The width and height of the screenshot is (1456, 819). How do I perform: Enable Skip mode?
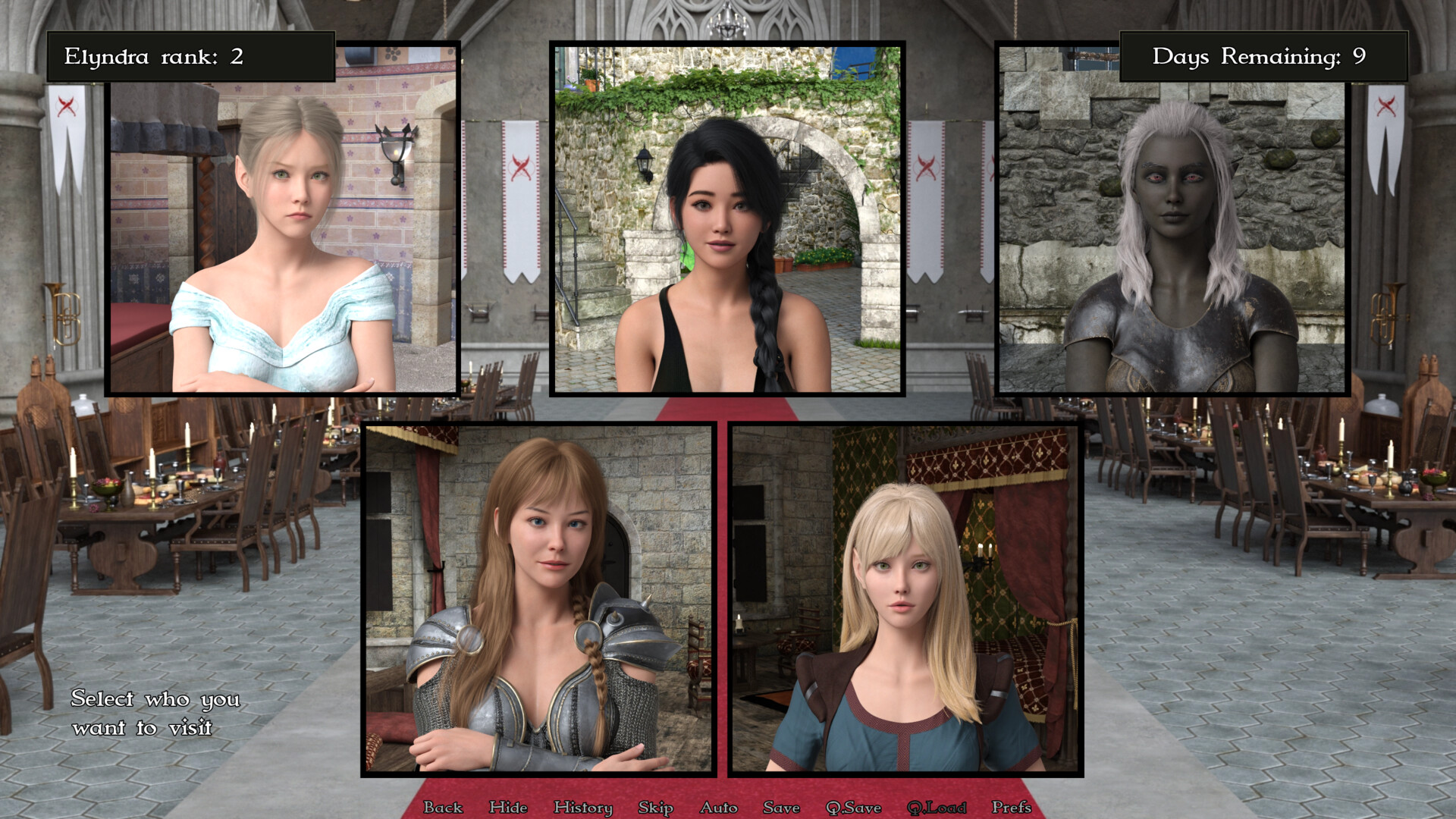(657, 808)
